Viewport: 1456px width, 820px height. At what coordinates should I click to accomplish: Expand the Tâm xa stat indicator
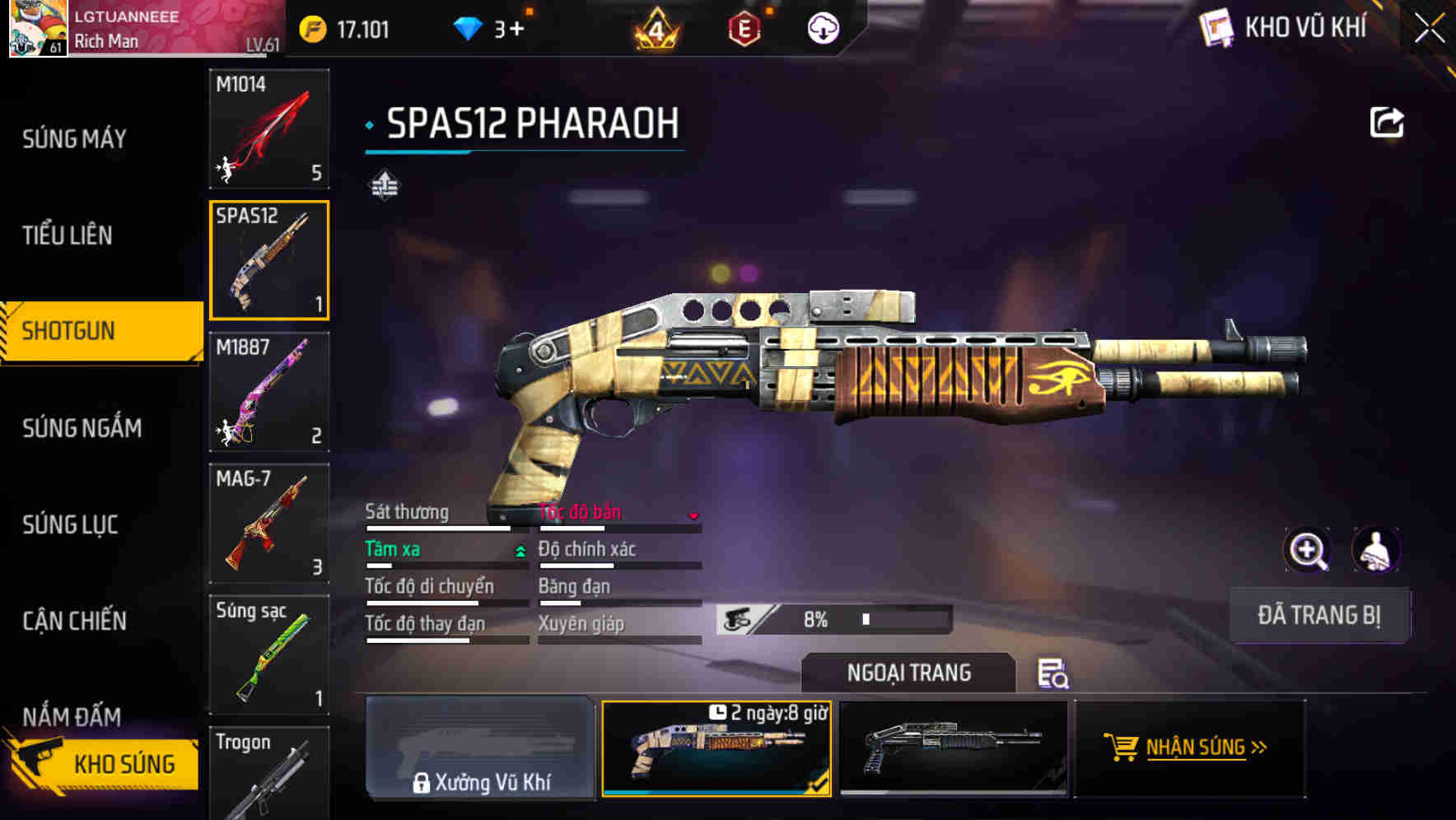pos(519,549)
